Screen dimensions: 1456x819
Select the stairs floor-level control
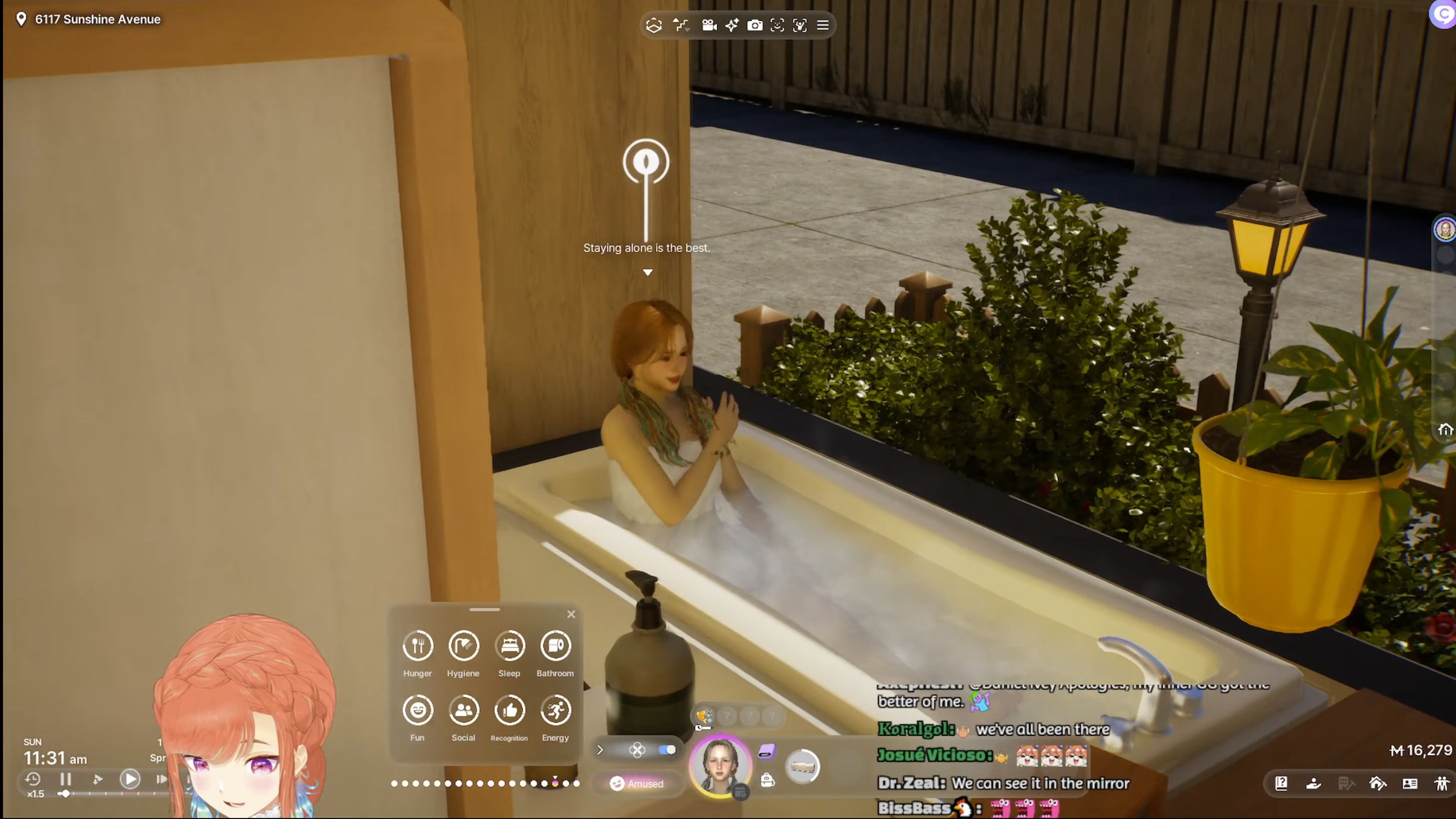tap(681, 26)
